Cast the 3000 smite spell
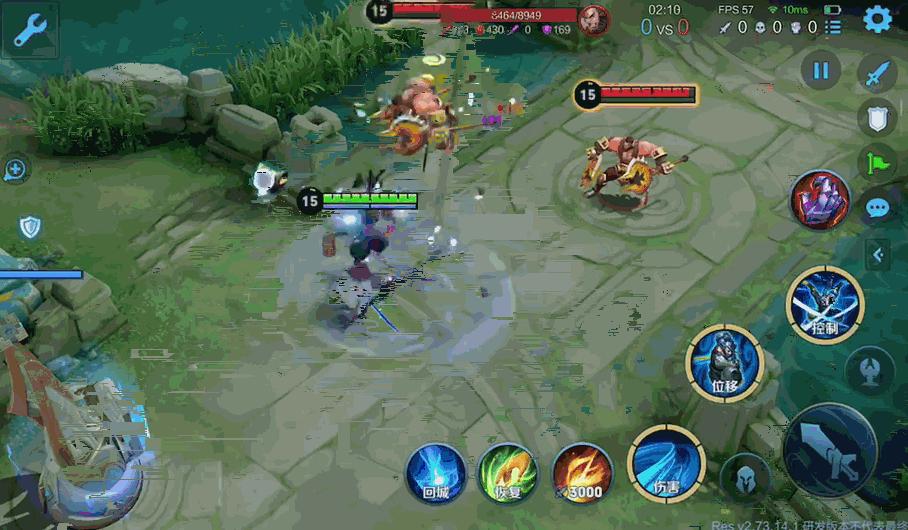This screenshot has width=908, height=530. point(581,472)
